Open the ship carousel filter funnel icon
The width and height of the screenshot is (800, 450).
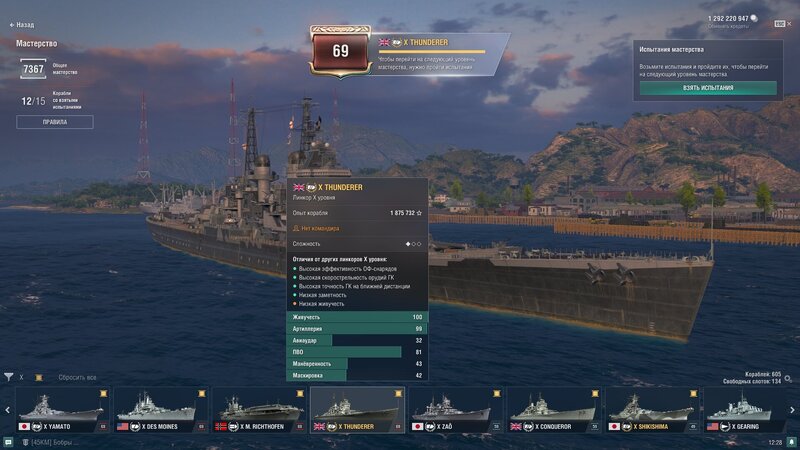9,377
